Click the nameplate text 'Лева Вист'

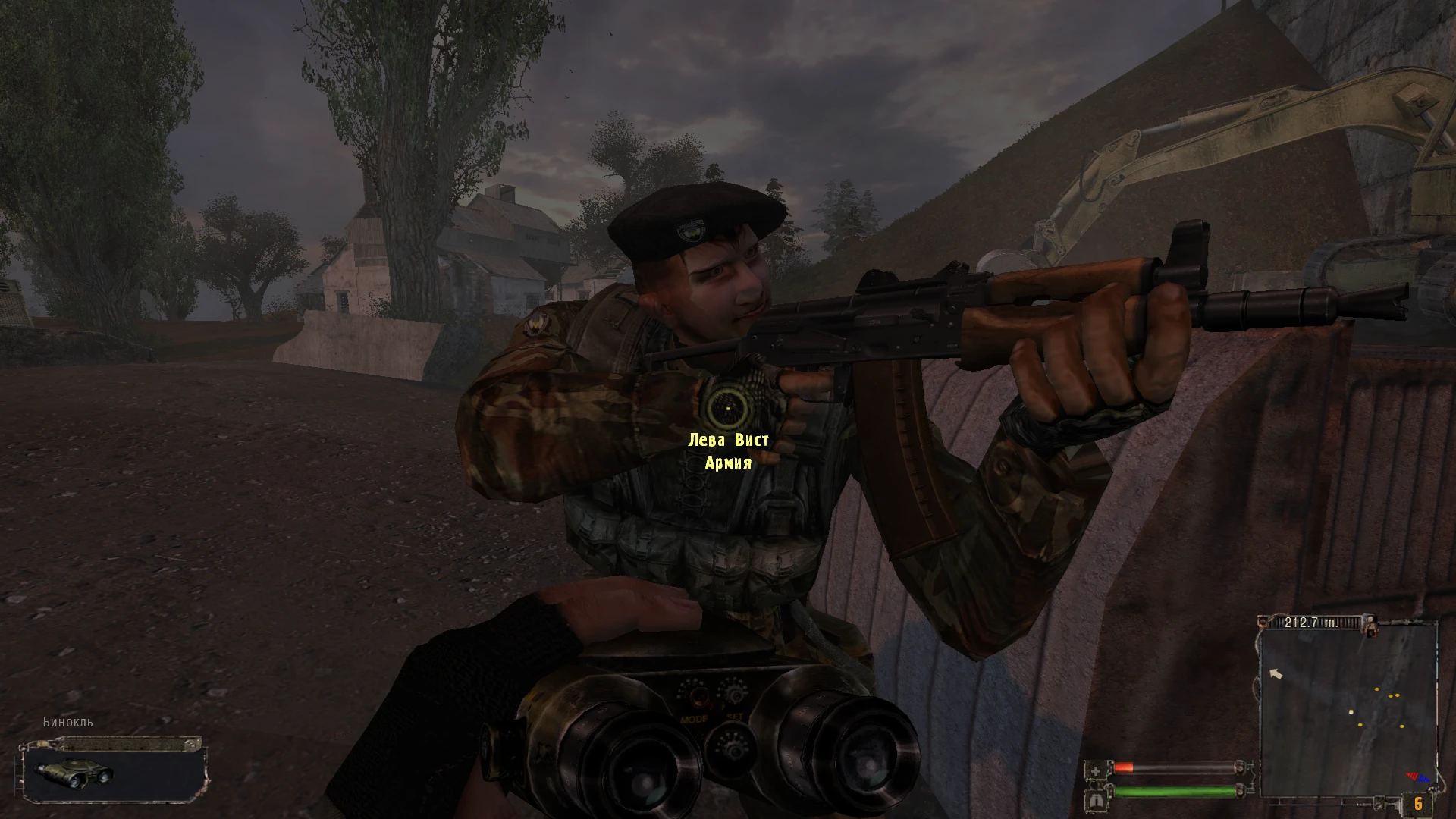tap(730, 438)
